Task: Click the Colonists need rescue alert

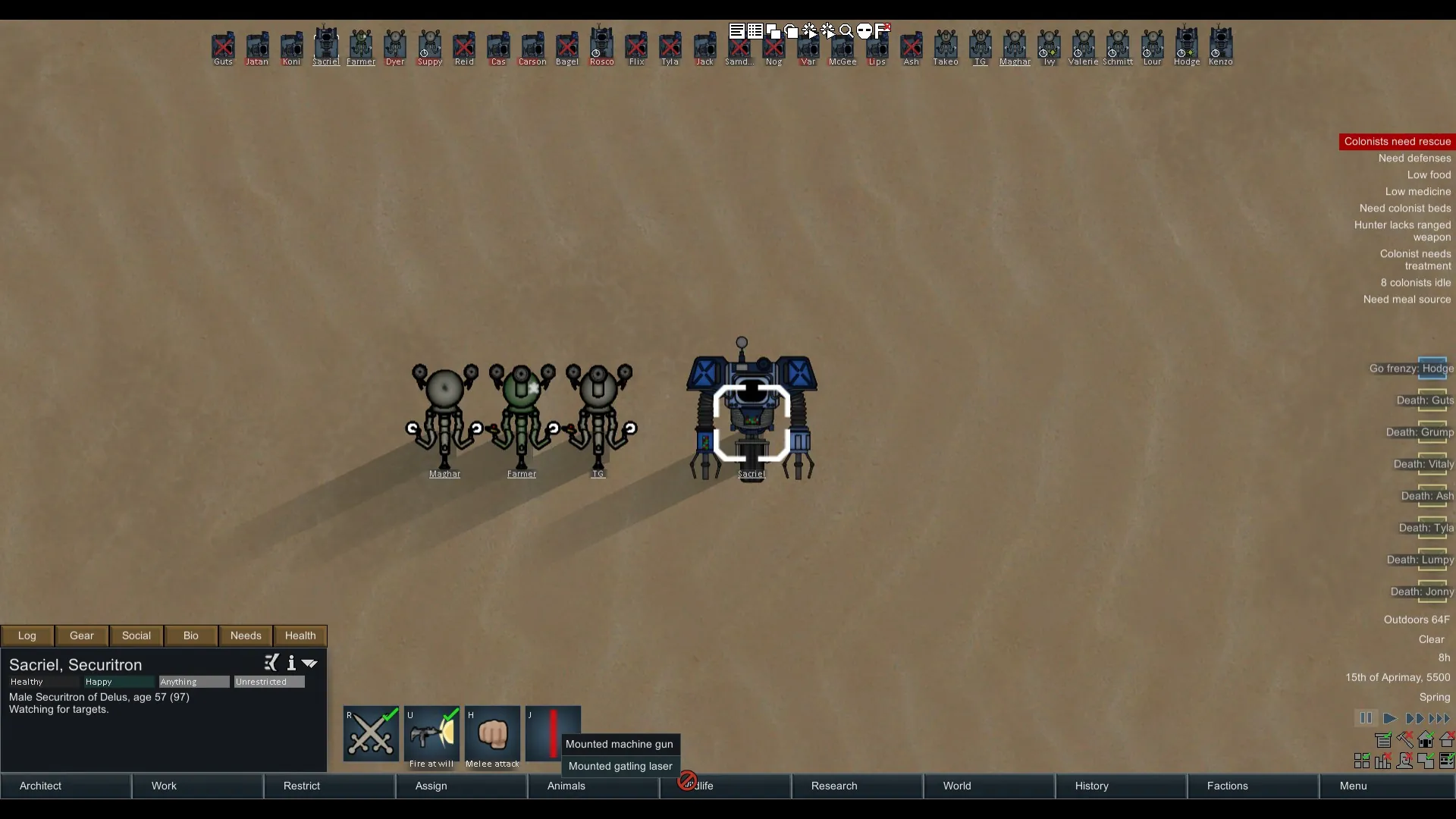Action: coord(1397,142)
